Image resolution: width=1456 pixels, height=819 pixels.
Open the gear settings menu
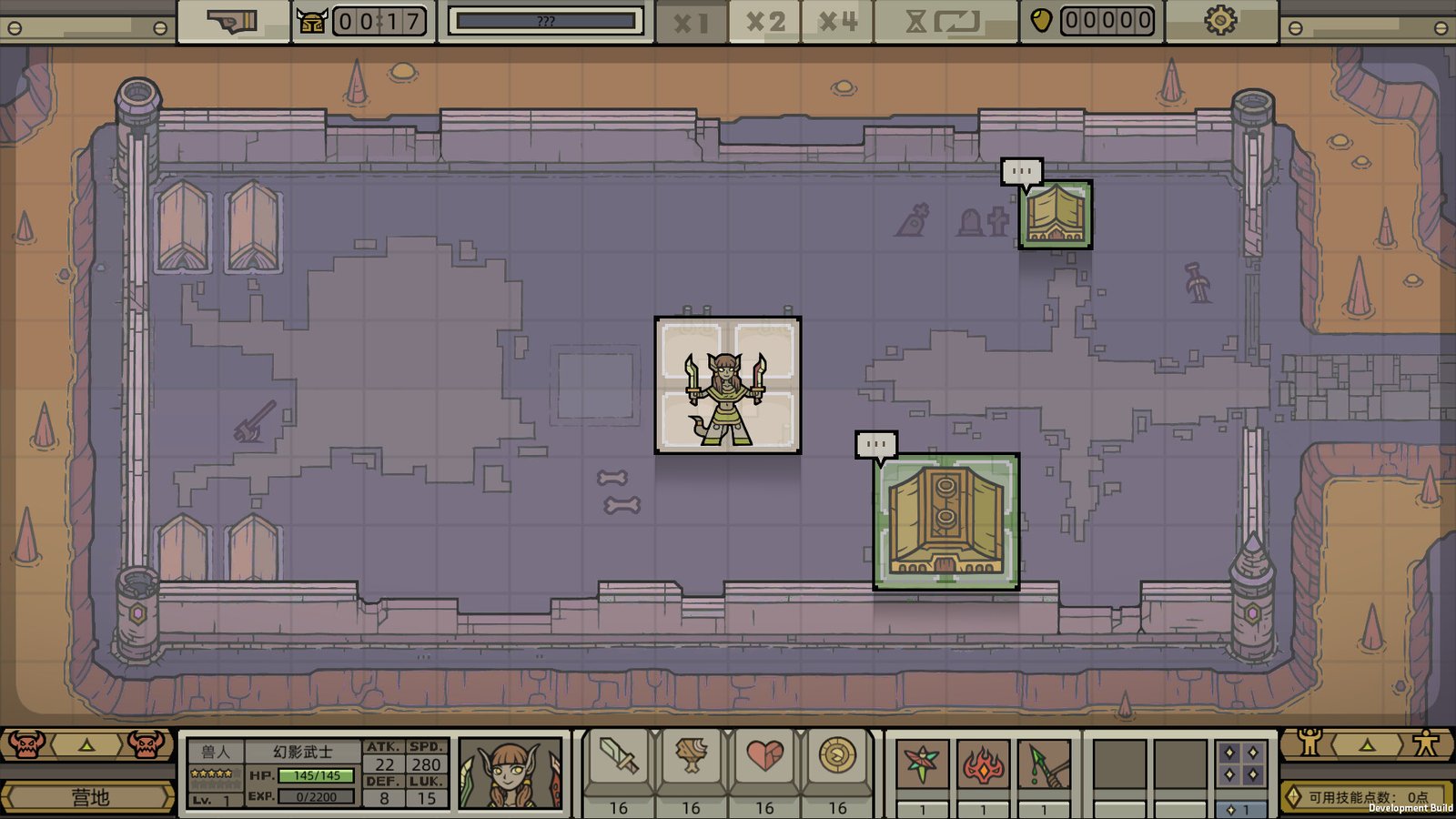[1221, 20]
